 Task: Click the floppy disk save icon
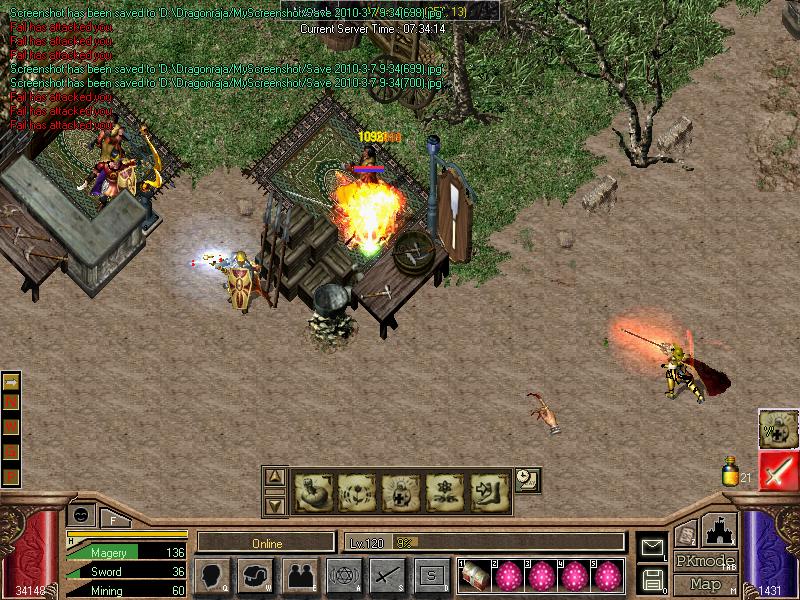pos(652,578)
